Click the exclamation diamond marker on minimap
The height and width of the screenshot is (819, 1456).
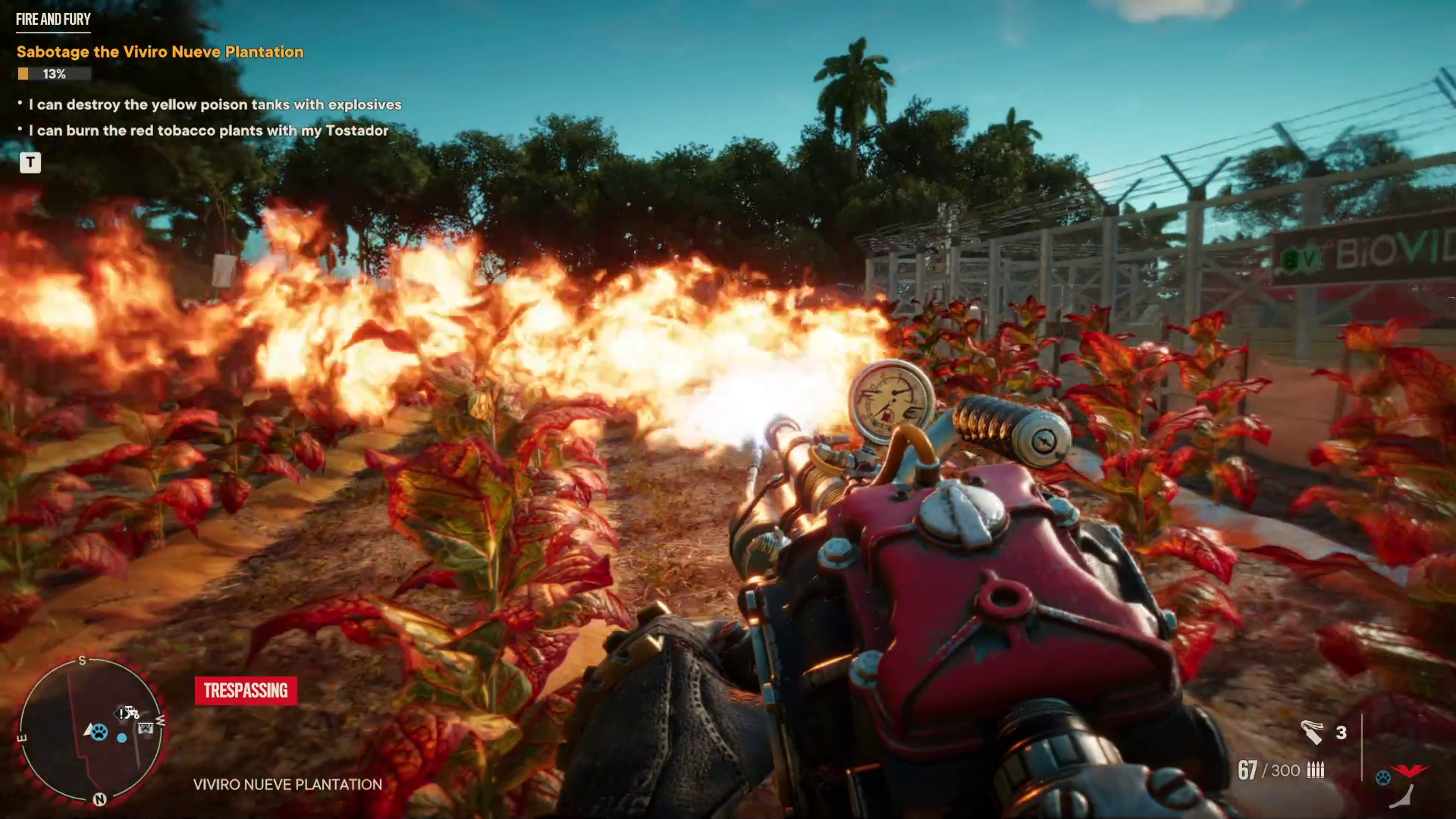(121, 714)
